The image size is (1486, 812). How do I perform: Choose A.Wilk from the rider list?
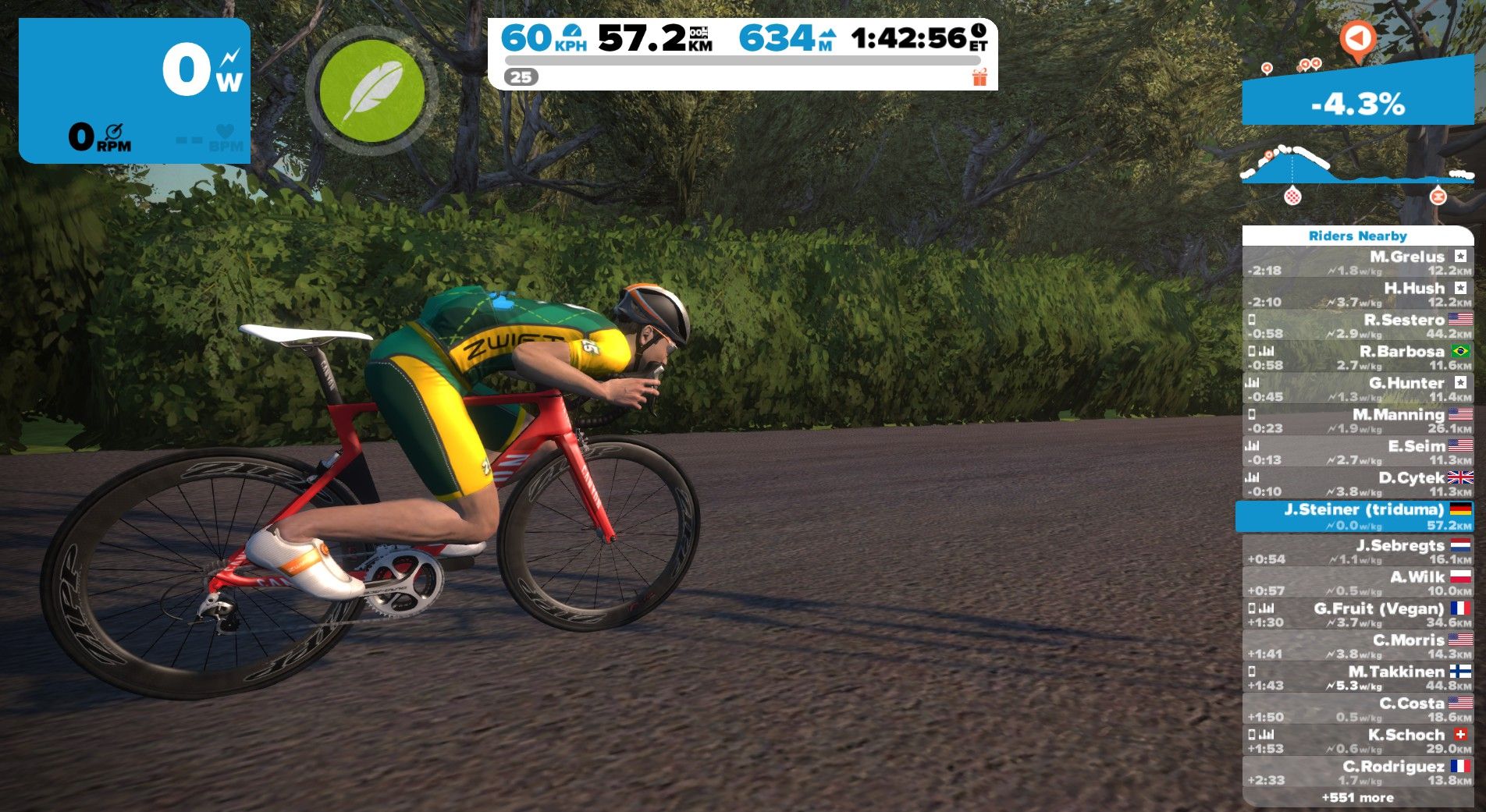[x=1357, y=583]
